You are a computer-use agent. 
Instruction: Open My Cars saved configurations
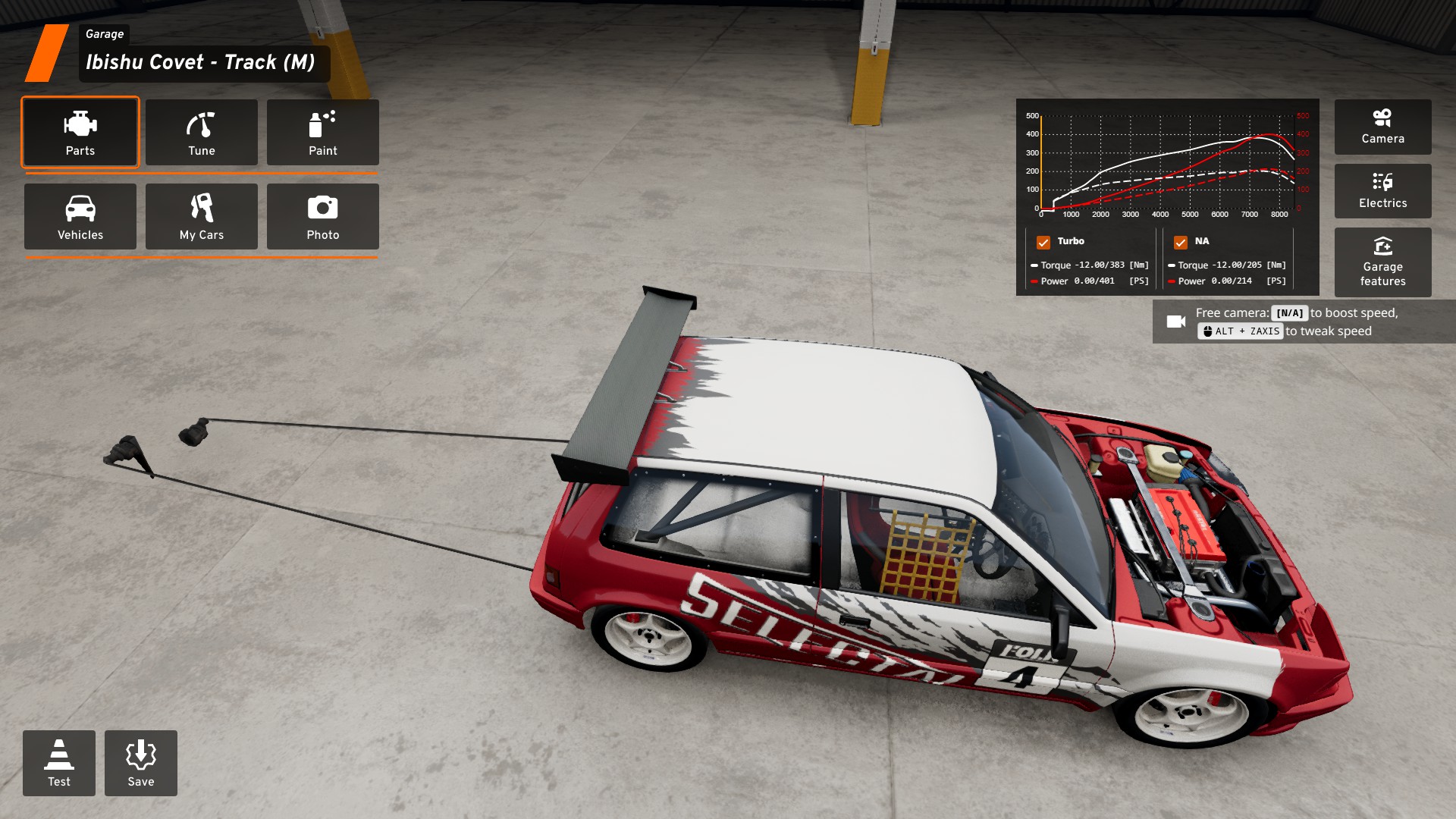point(202,216)
